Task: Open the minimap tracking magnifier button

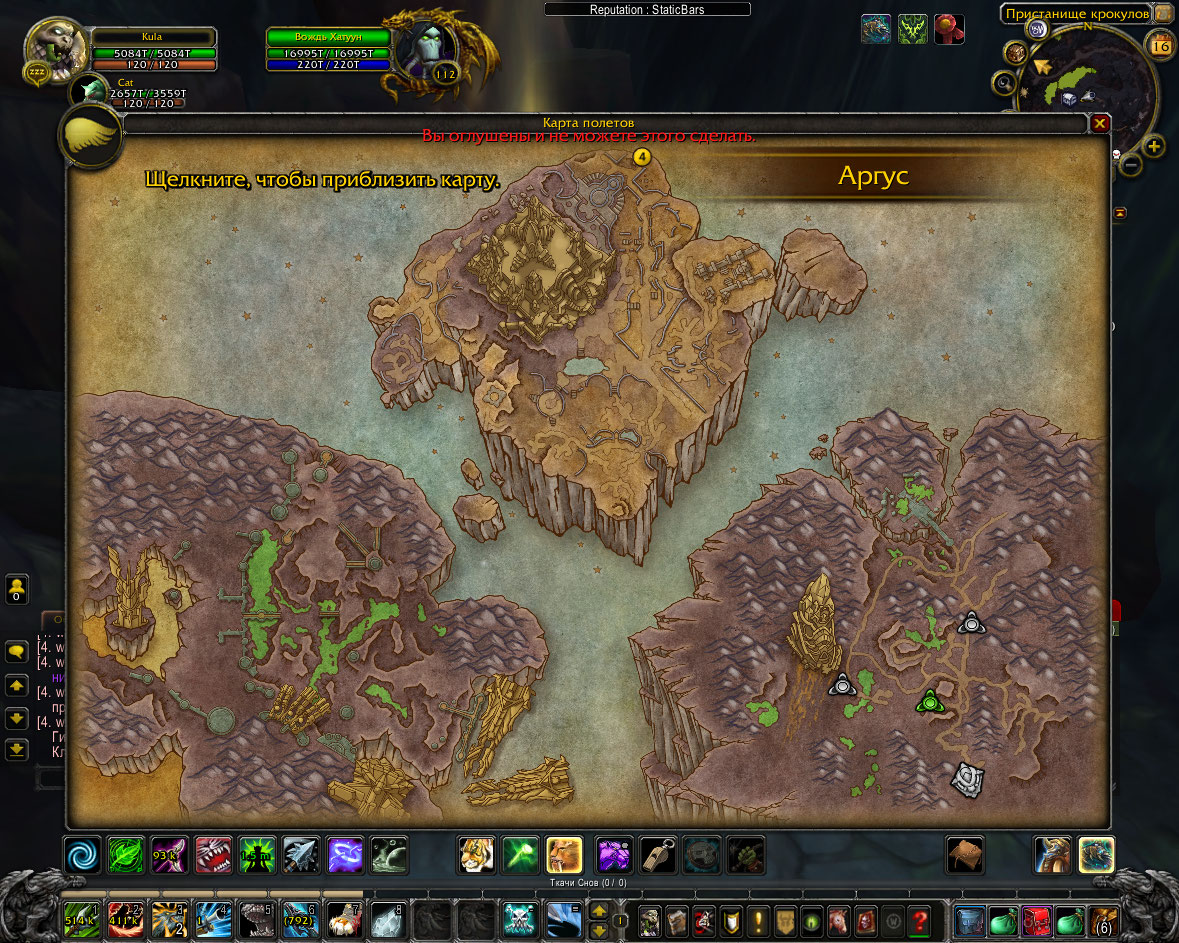Action: coord(1004,83)
